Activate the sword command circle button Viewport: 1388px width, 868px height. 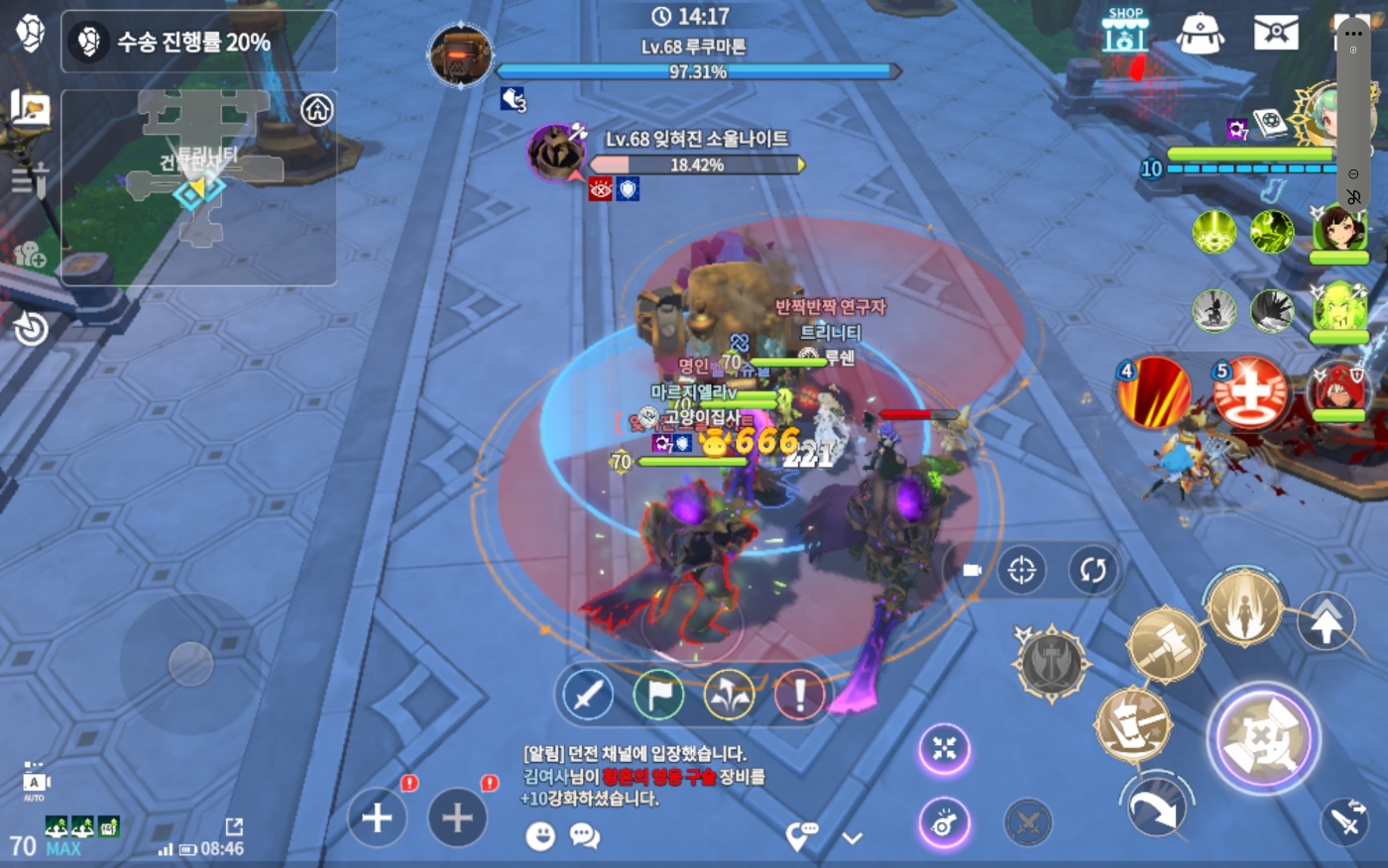pyautogui.click(x=588, y=695)
